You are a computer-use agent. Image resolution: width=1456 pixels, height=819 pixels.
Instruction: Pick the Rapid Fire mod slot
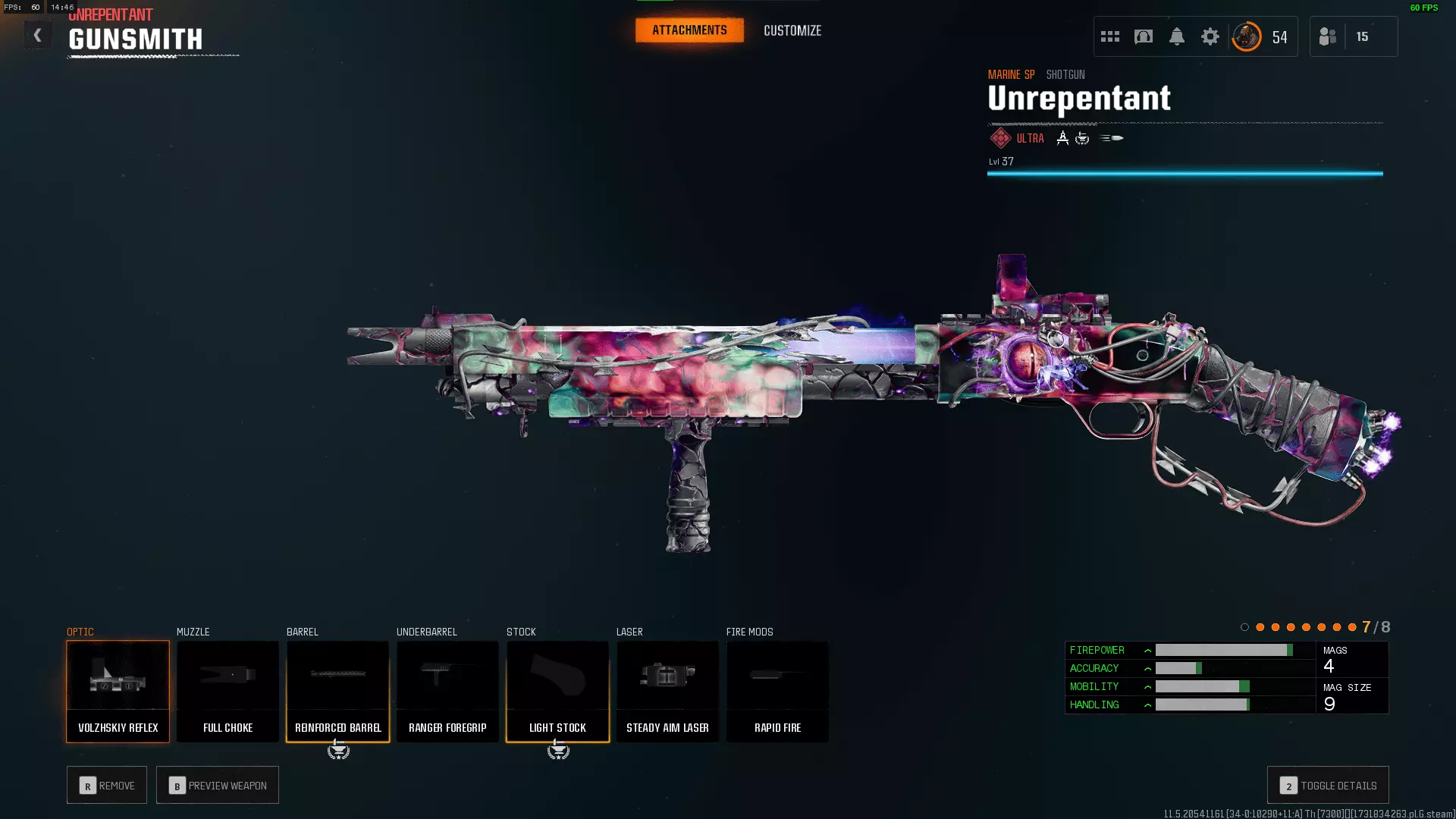(777, 691)
